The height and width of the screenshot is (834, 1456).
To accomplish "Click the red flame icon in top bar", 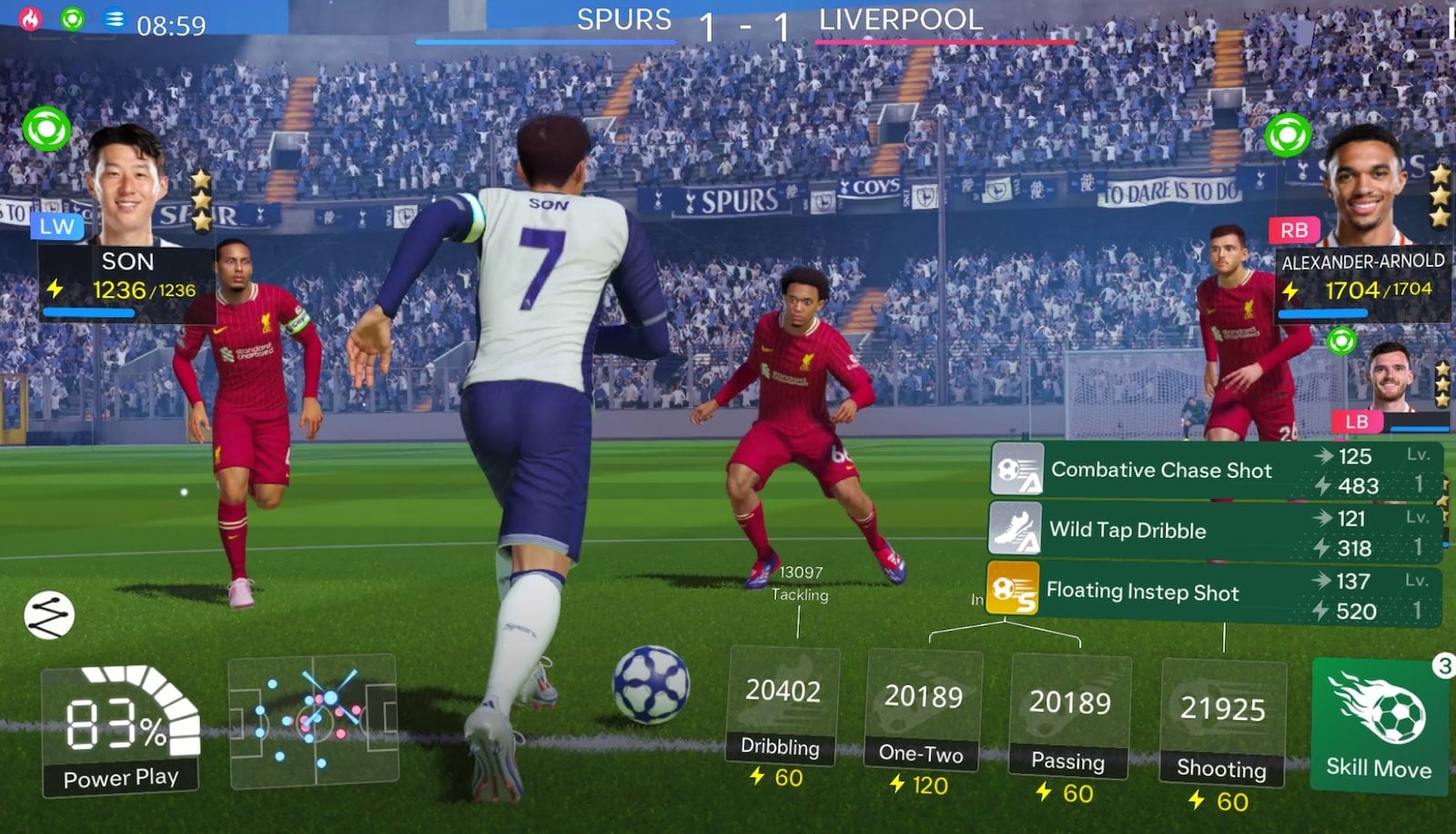I will click(31, 19).
